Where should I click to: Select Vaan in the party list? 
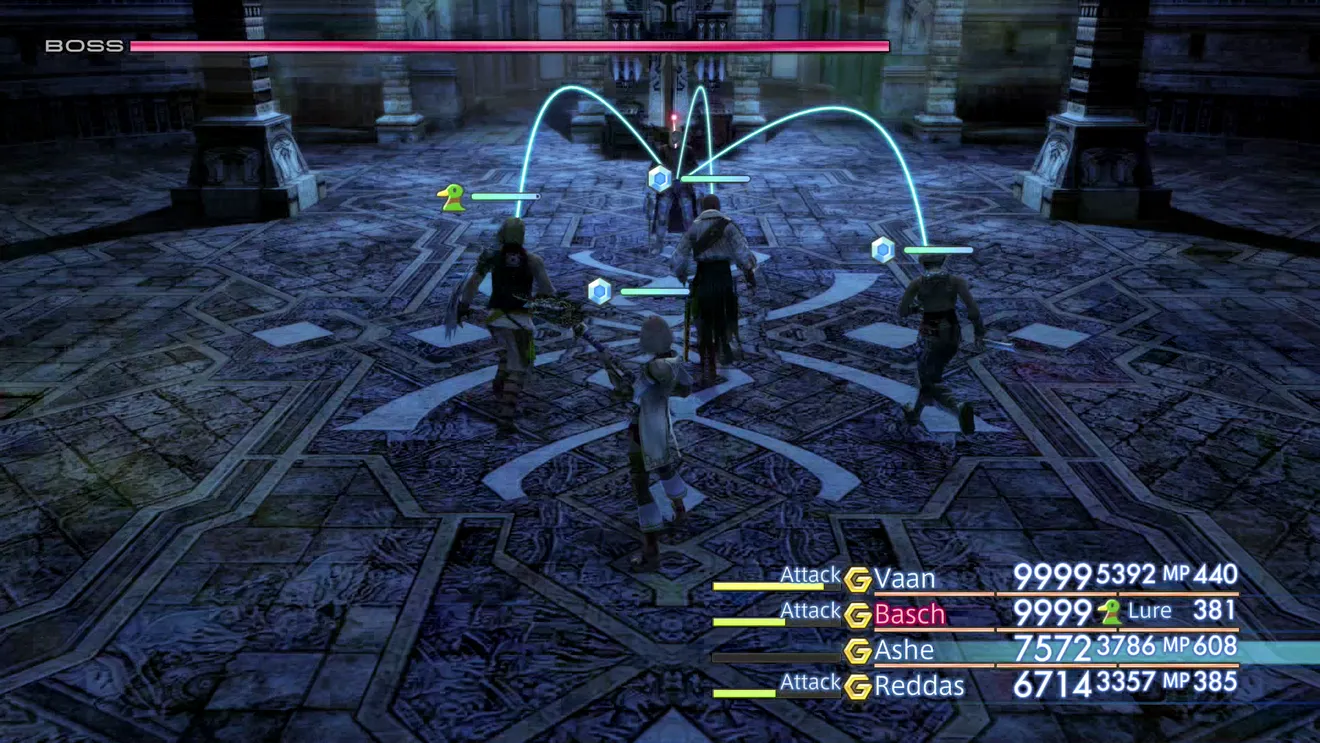pos(905,578)
